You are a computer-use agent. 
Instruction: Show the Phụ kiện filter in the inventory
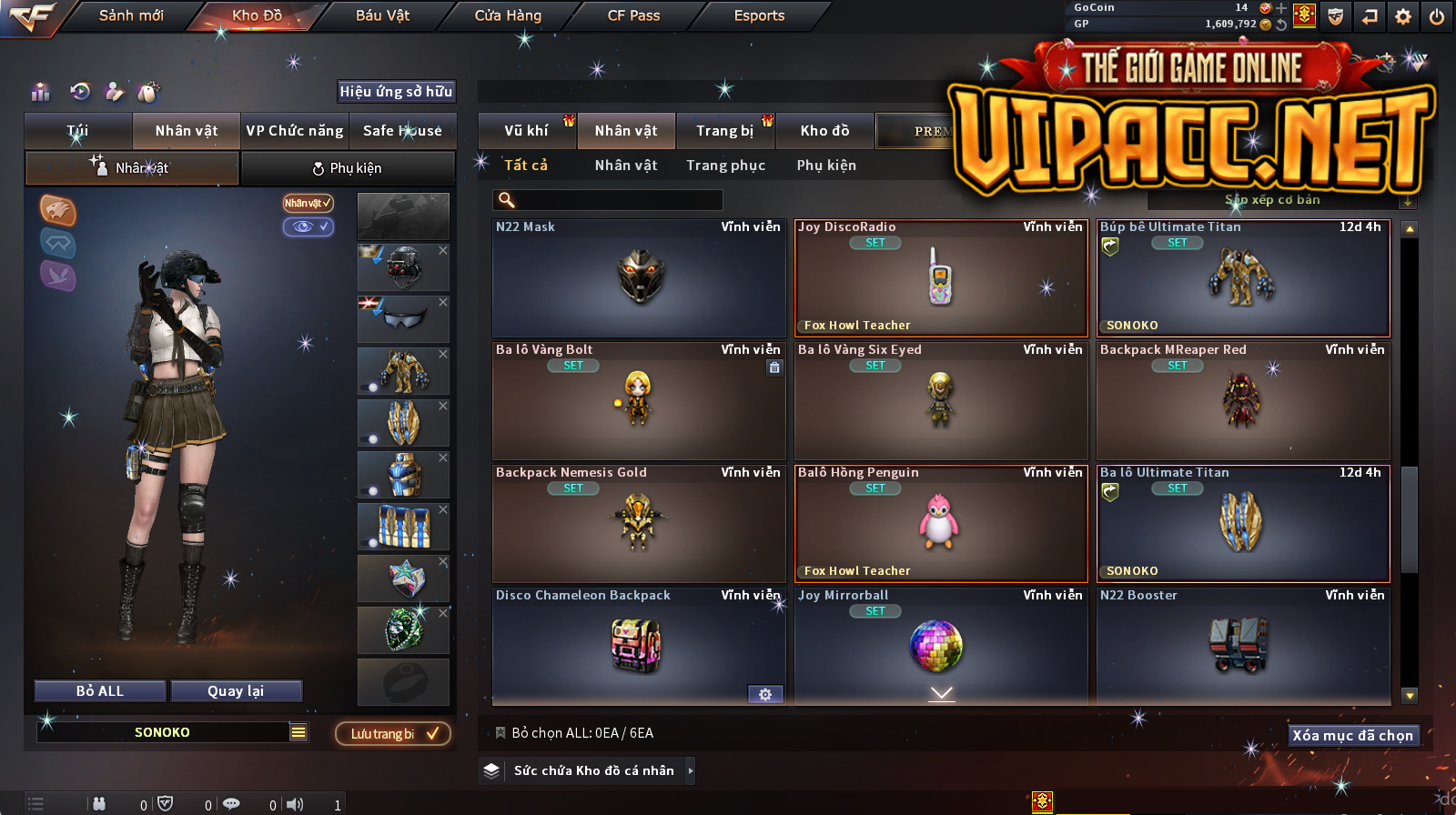826,166
